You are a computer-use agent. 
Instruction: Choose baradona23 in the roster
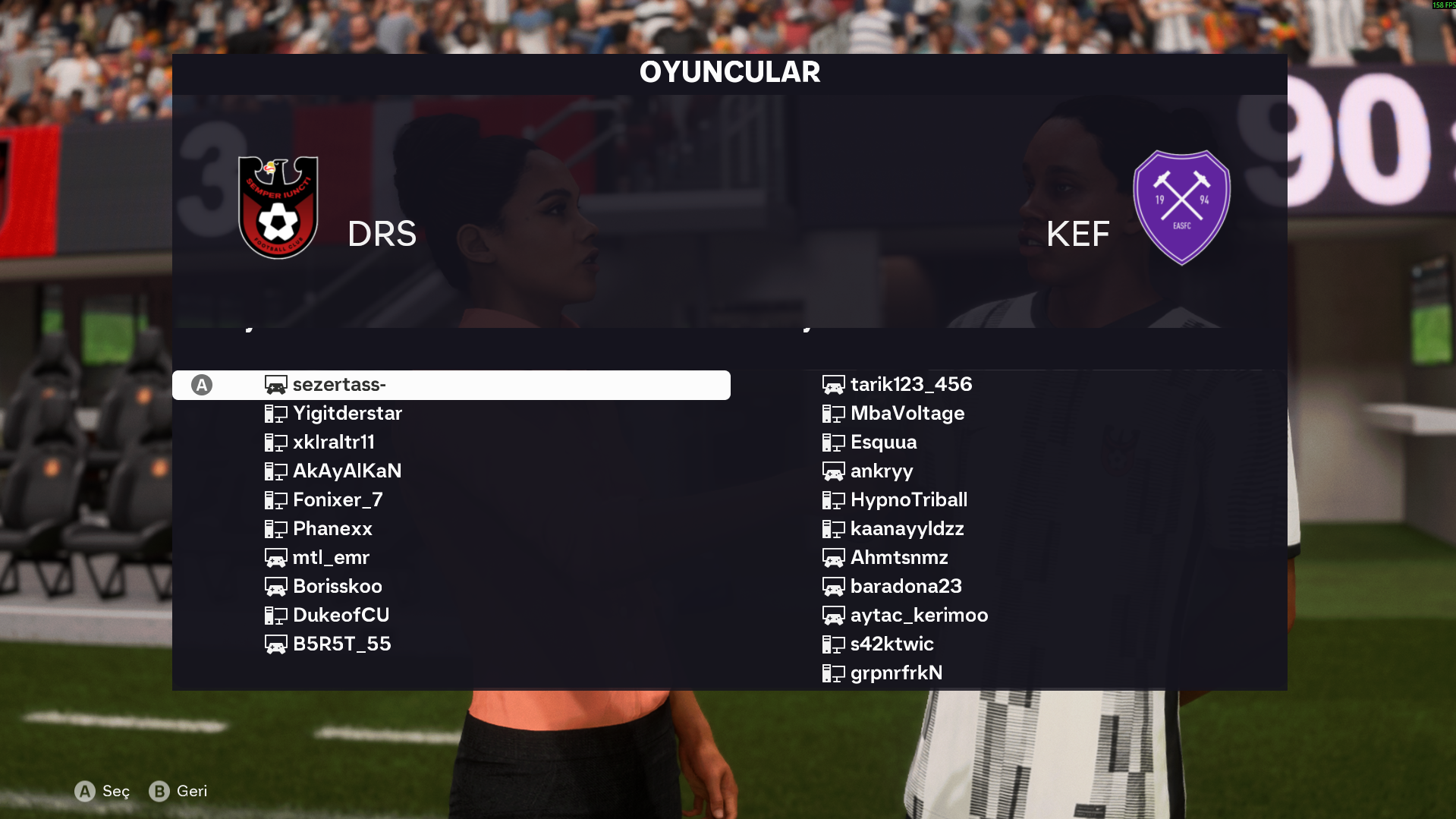(x=905, y=587)
